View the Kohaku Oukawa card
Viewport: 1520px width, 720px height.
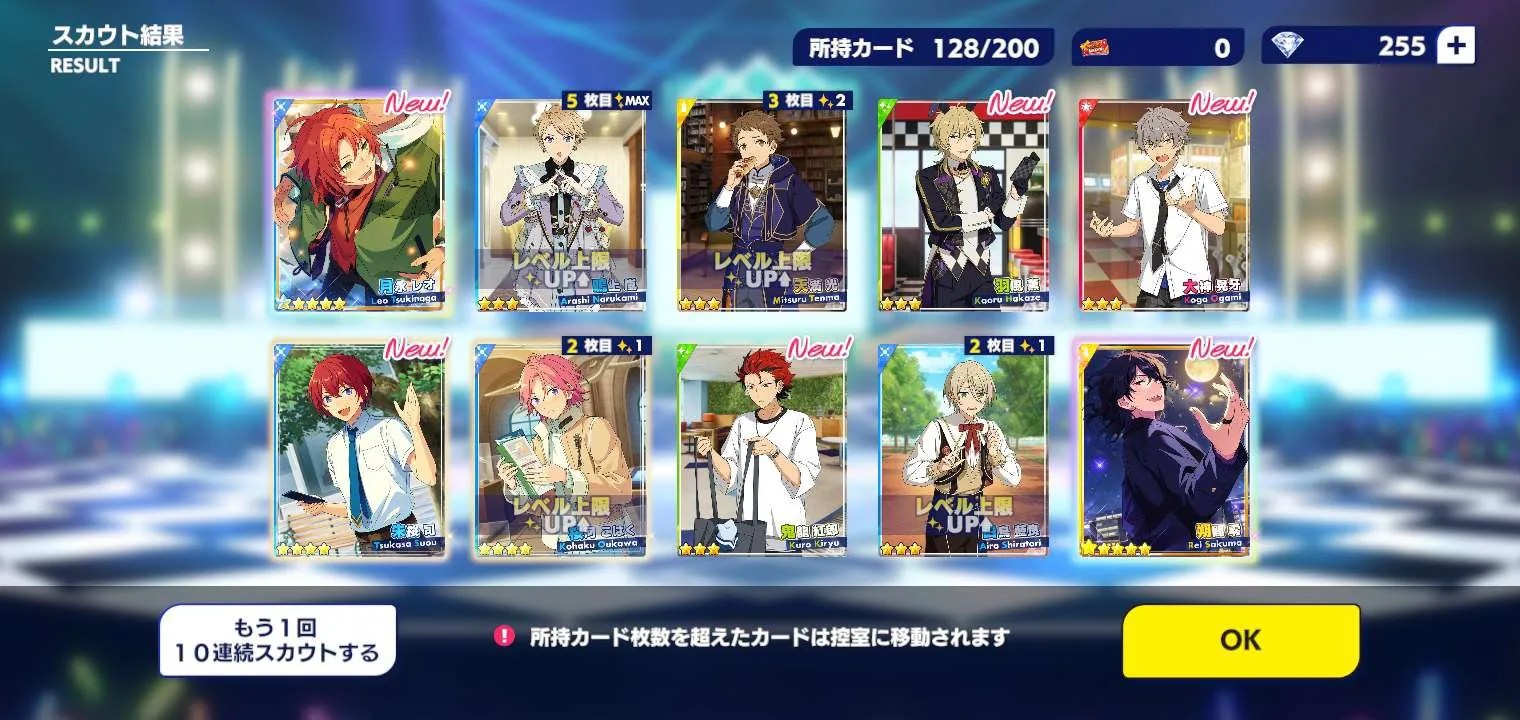(x=561, y=450)
